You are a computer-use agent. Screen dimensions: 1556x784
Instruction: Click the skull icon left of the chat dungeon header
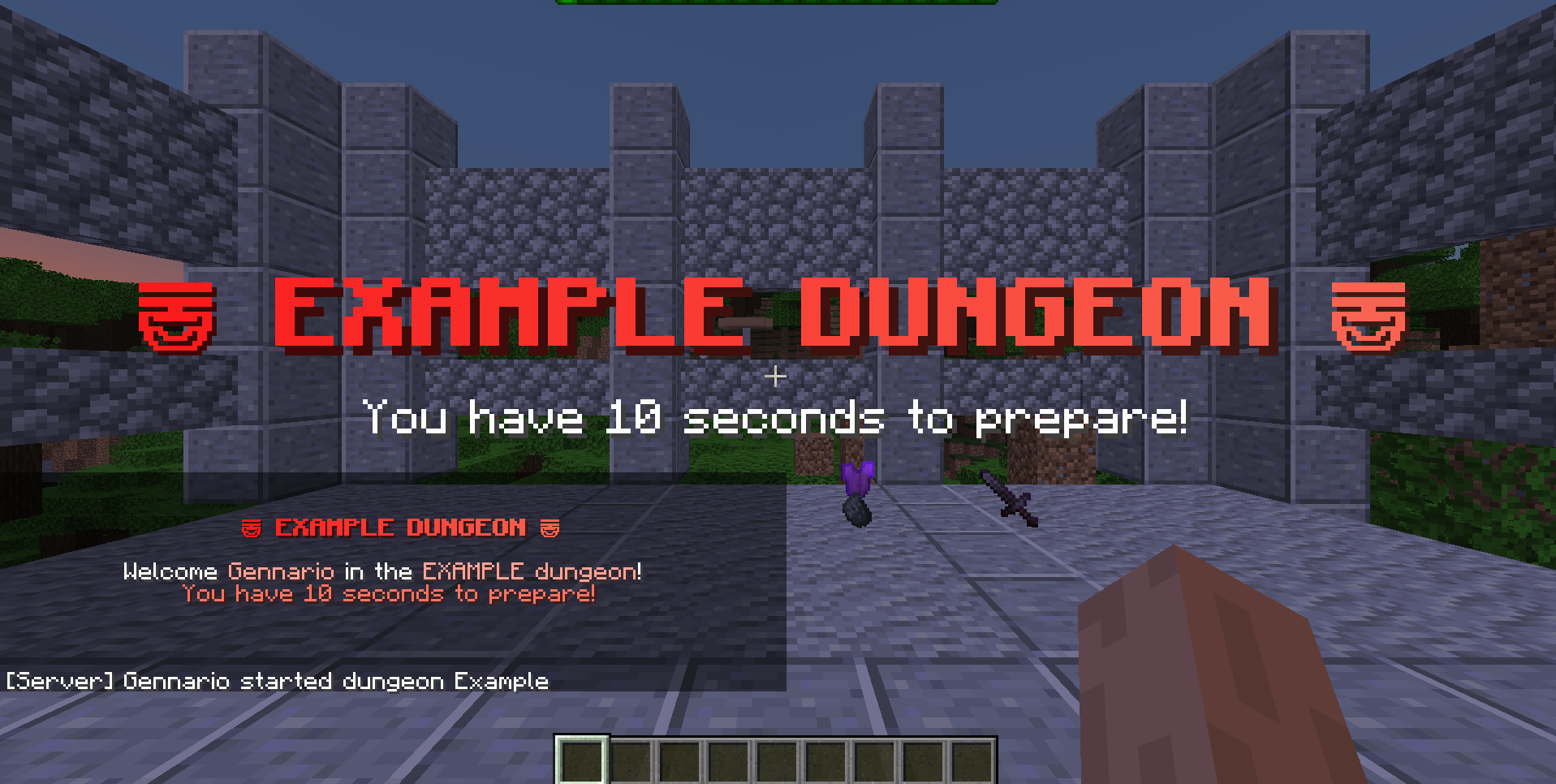pyautogui.click(x=251, y=528)
